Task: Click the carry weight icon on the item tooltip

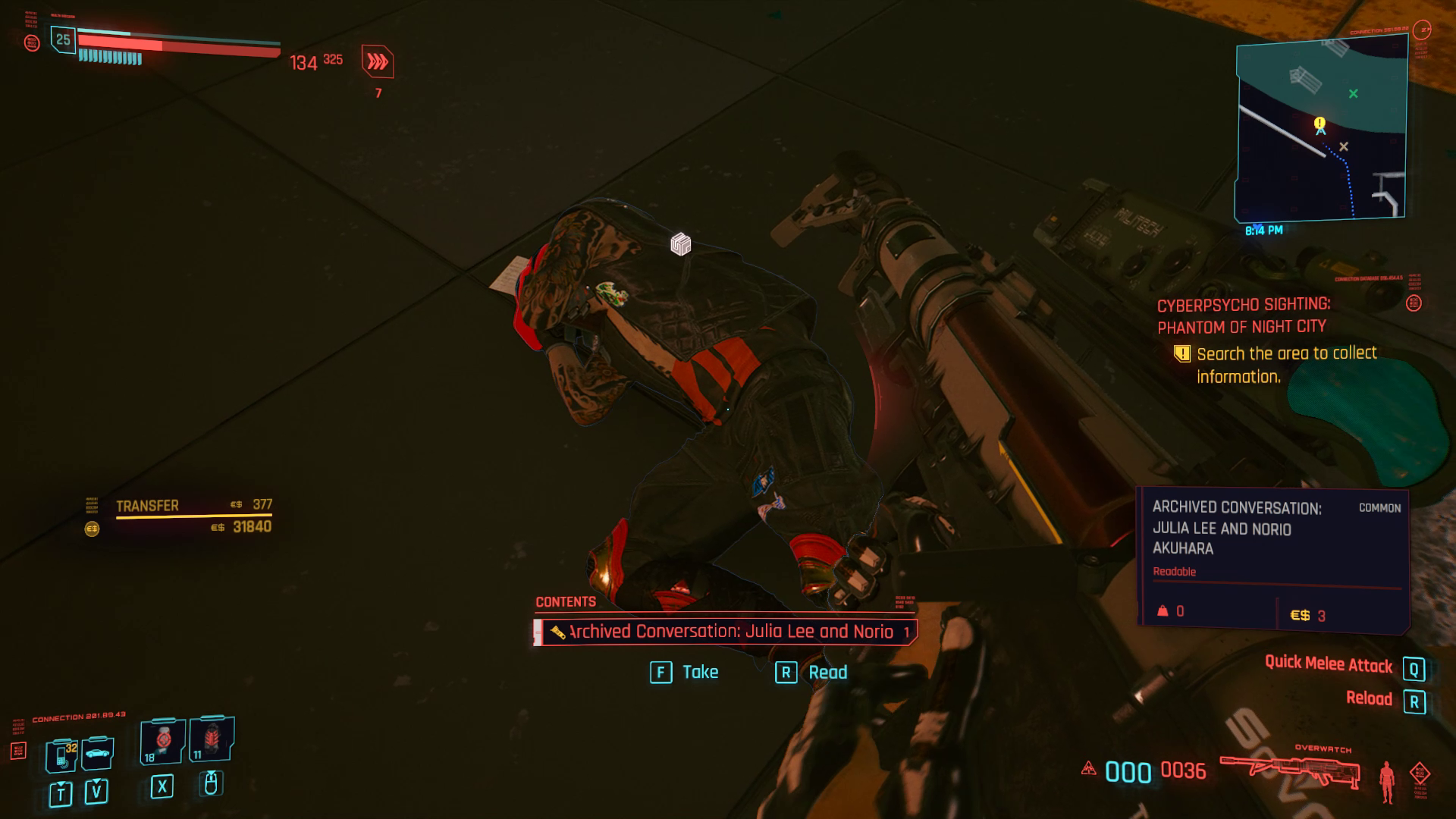Action: [1161, 611]
